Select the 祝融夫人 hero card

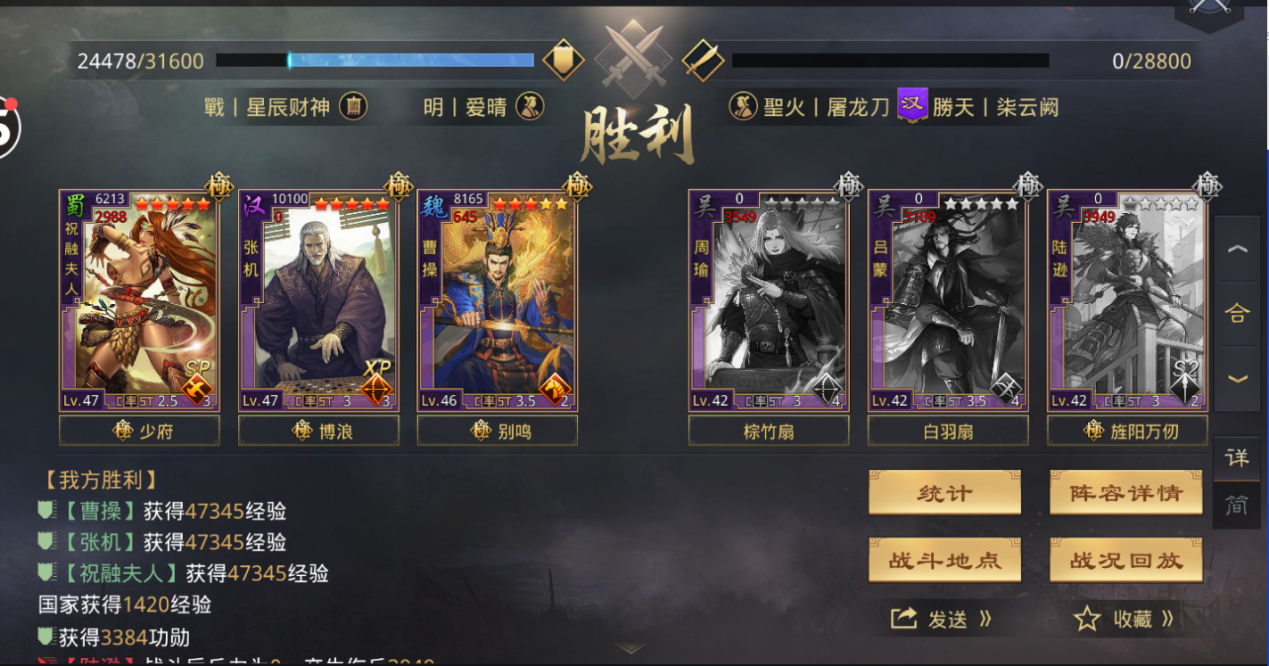[139, 300]
